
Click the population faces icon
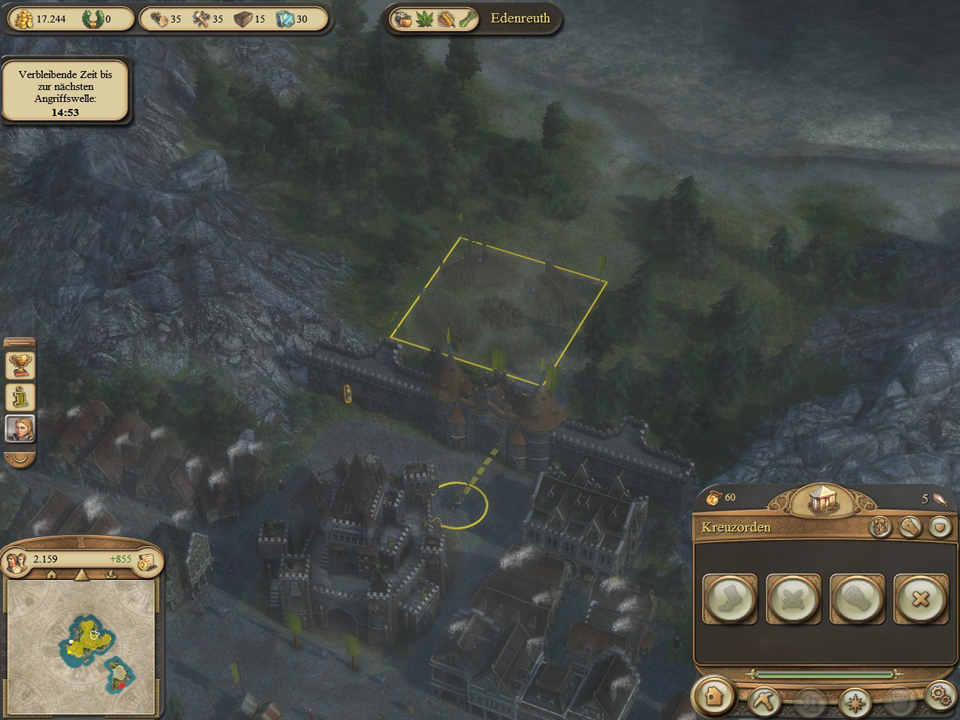18,561
